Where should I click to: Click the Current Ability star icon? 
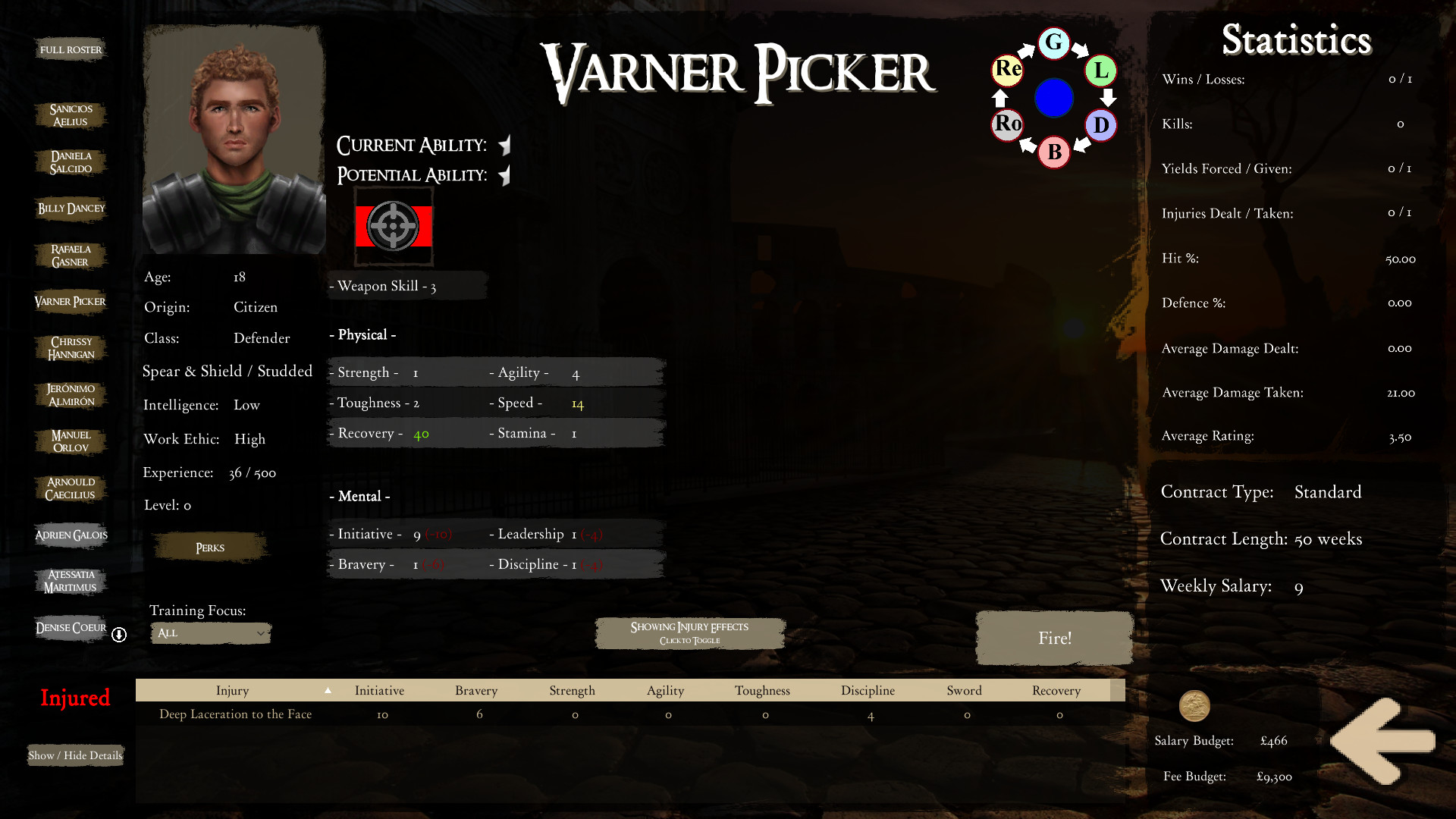(504, 145)
